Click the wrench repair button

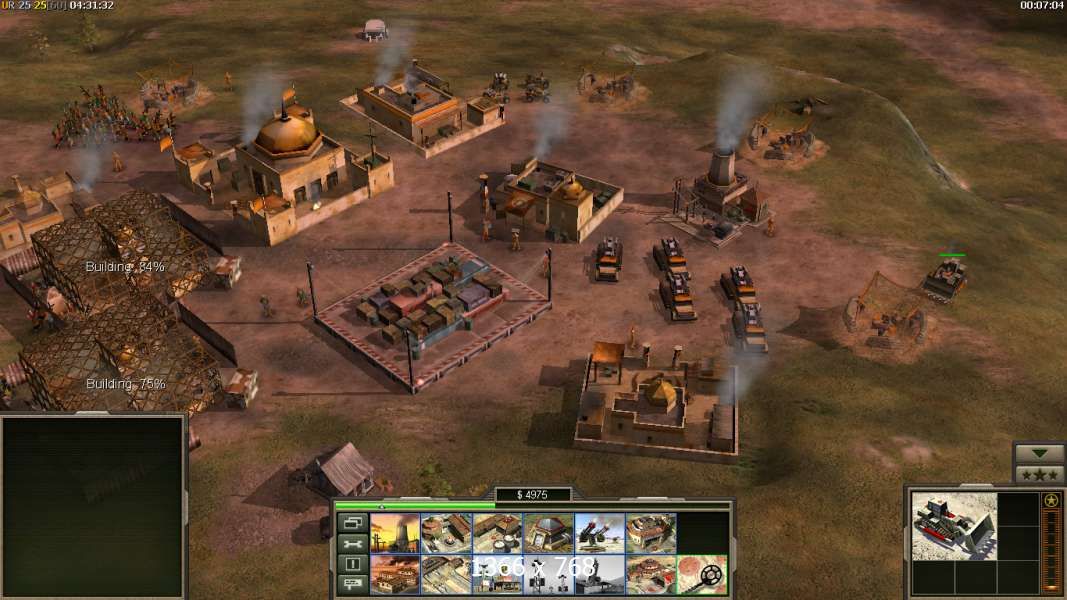click(x=352, y=543)
